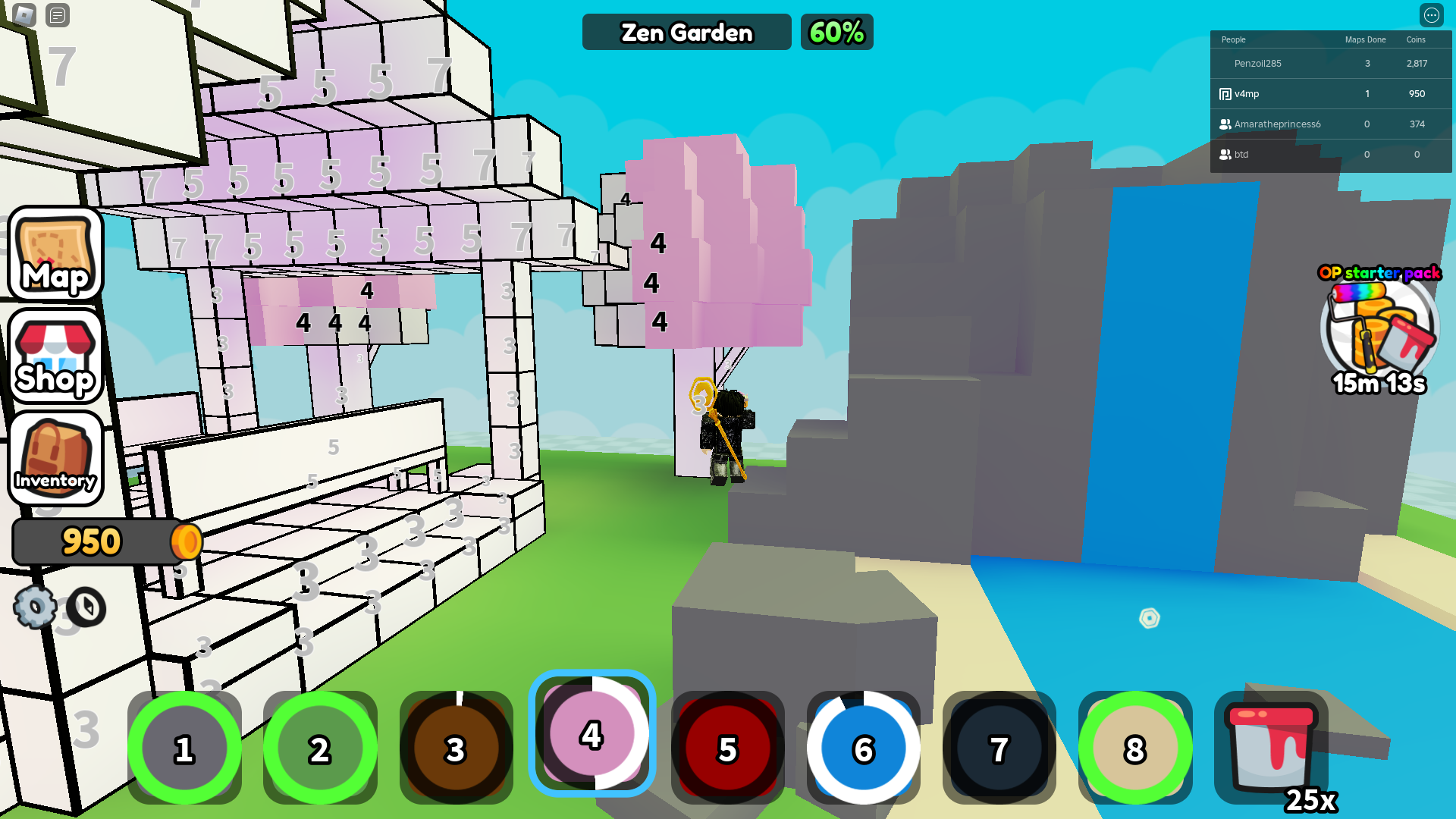Select dark red paint color 5

727,748
